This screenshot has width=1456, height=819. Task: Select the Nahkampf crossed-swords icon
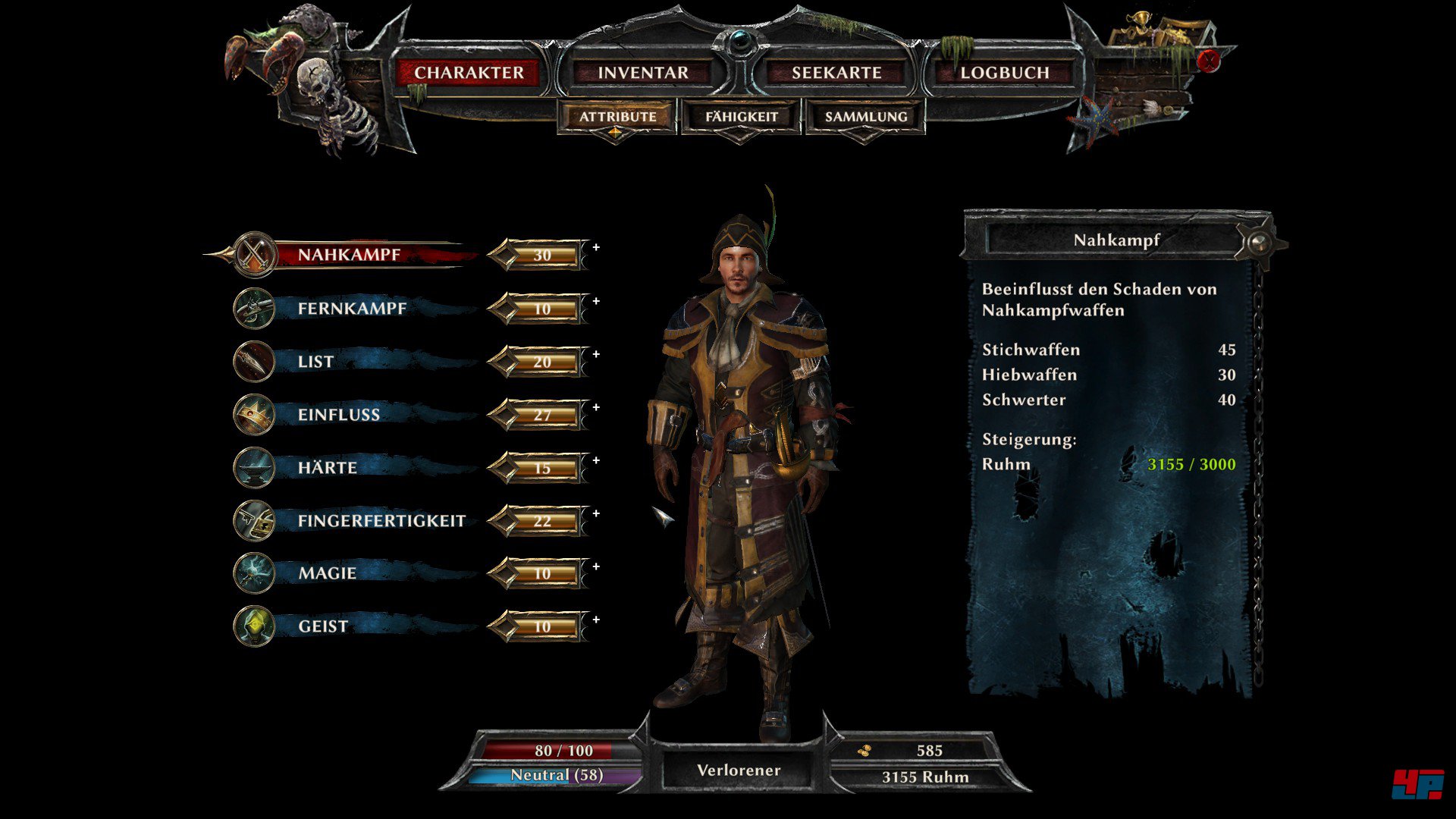point(253,255)
